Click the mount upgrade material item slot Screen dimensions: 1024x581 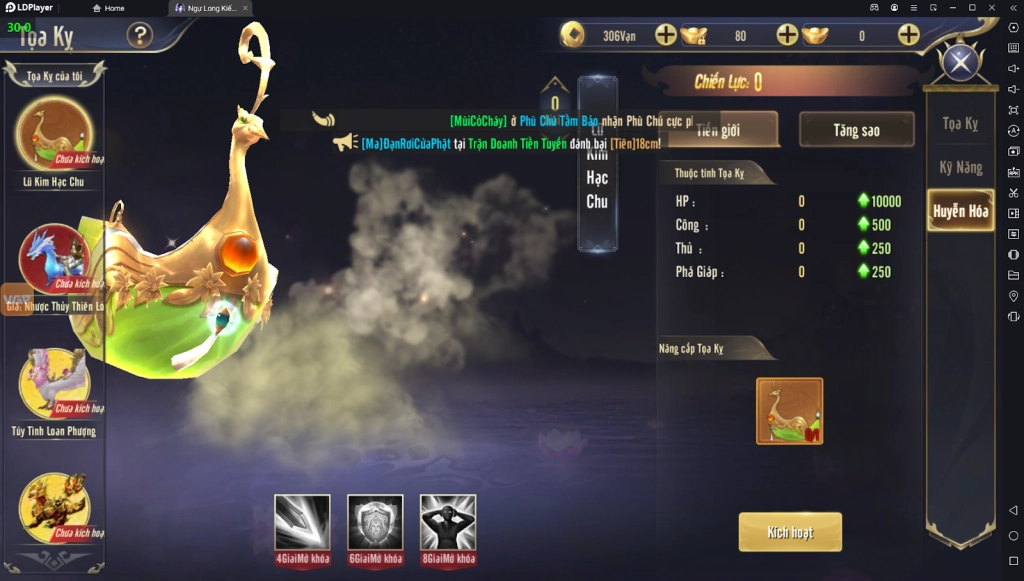789,410
